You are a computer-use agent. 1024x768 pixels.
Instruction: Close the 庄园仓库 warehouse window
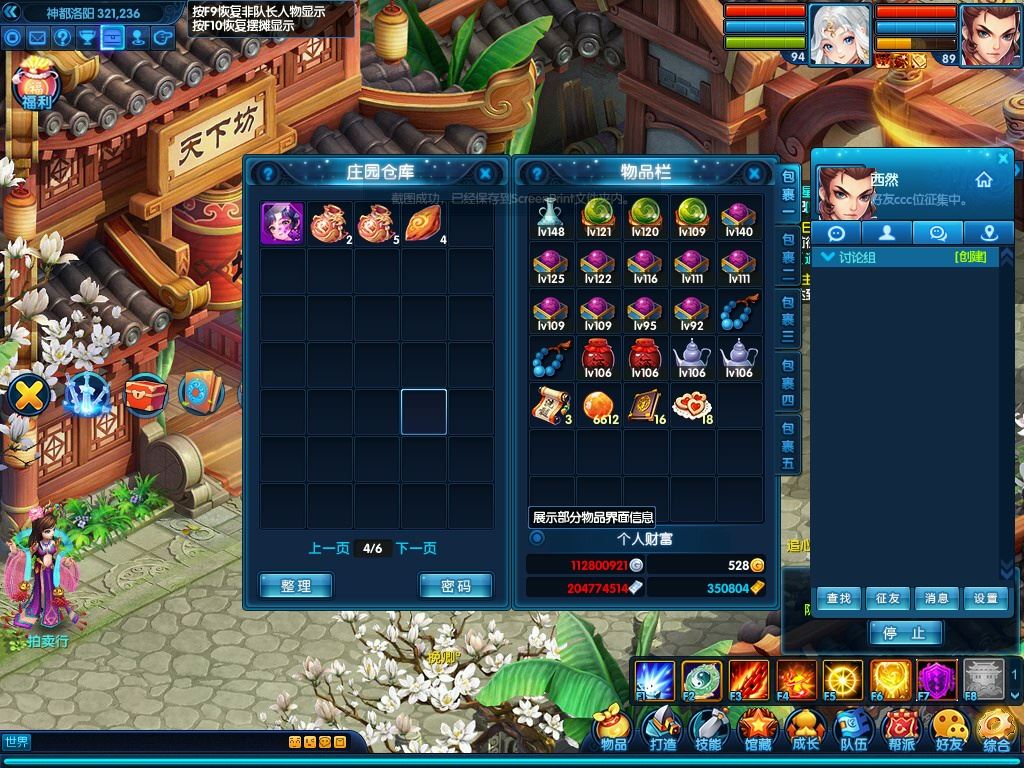pos(485,173)
